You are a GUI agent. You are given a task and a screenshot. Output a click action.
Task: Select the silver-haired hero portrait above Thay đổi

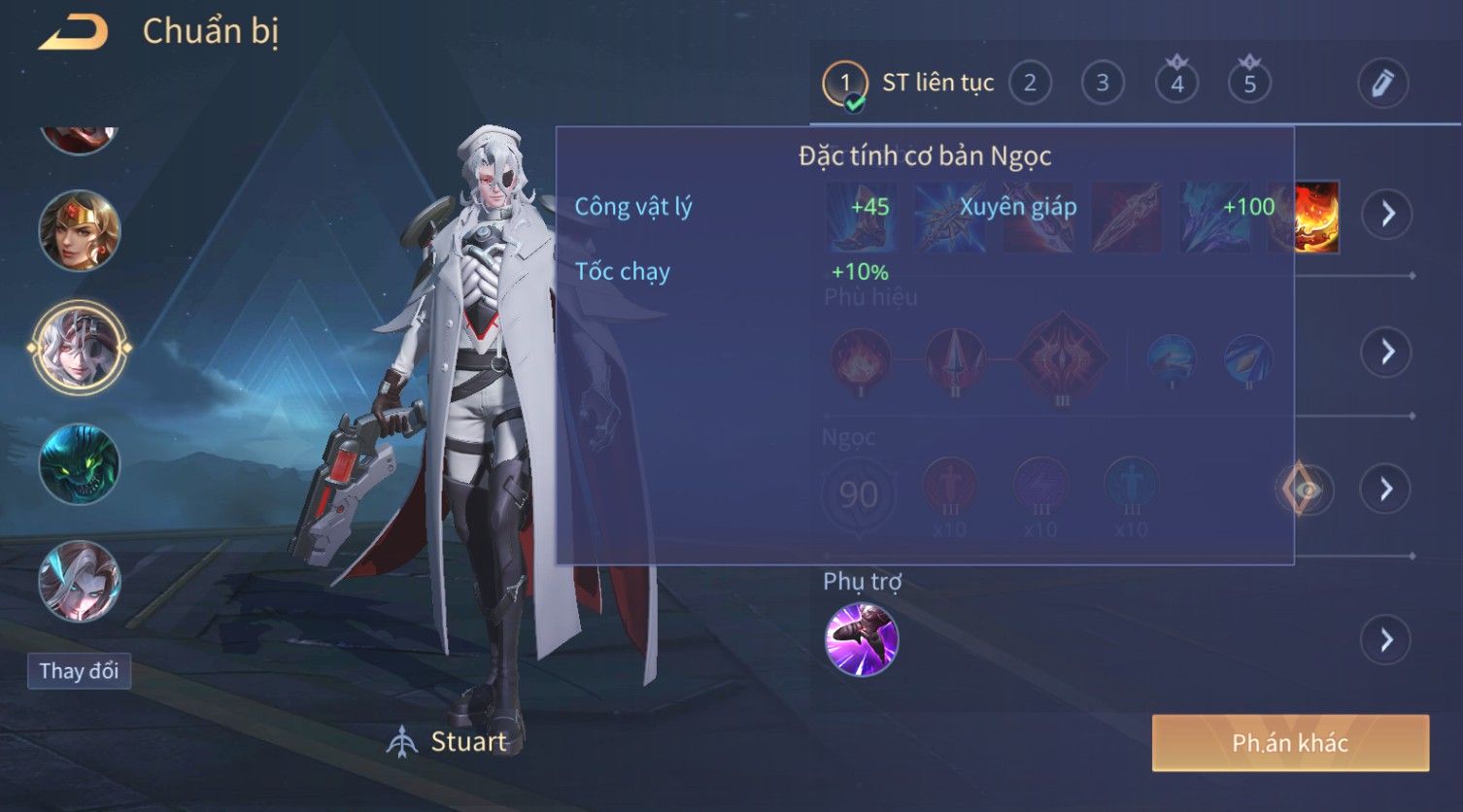(x=80, y=581)
